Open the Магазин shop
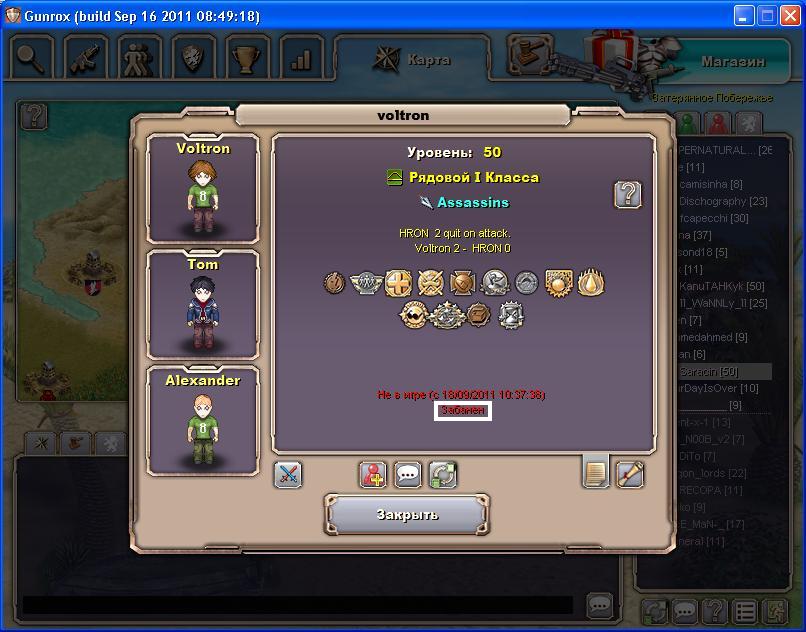806x632 pixels. [x=732, y=61]
